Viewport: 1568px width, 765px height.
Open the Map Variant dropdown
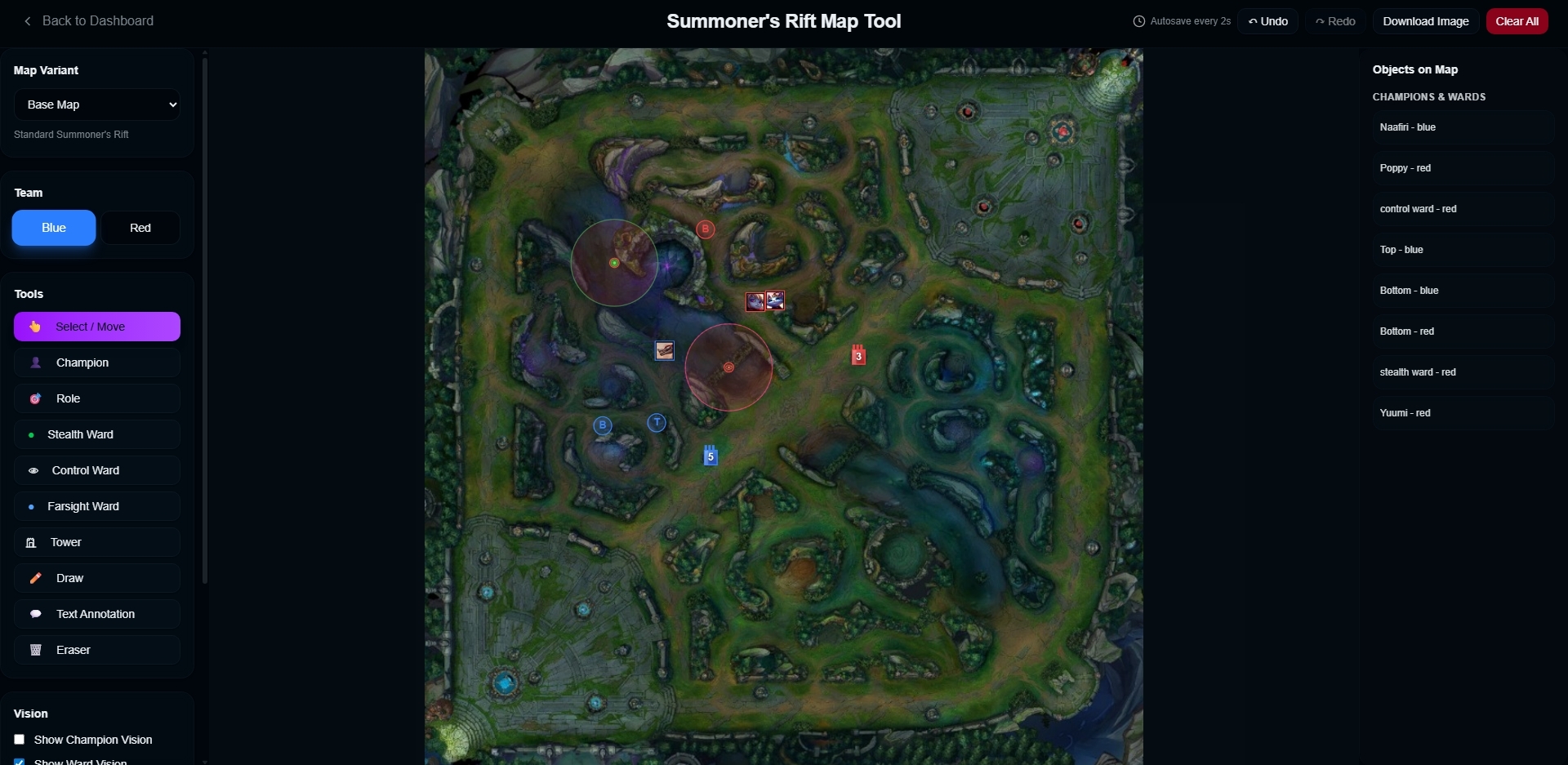pos(97,104)
